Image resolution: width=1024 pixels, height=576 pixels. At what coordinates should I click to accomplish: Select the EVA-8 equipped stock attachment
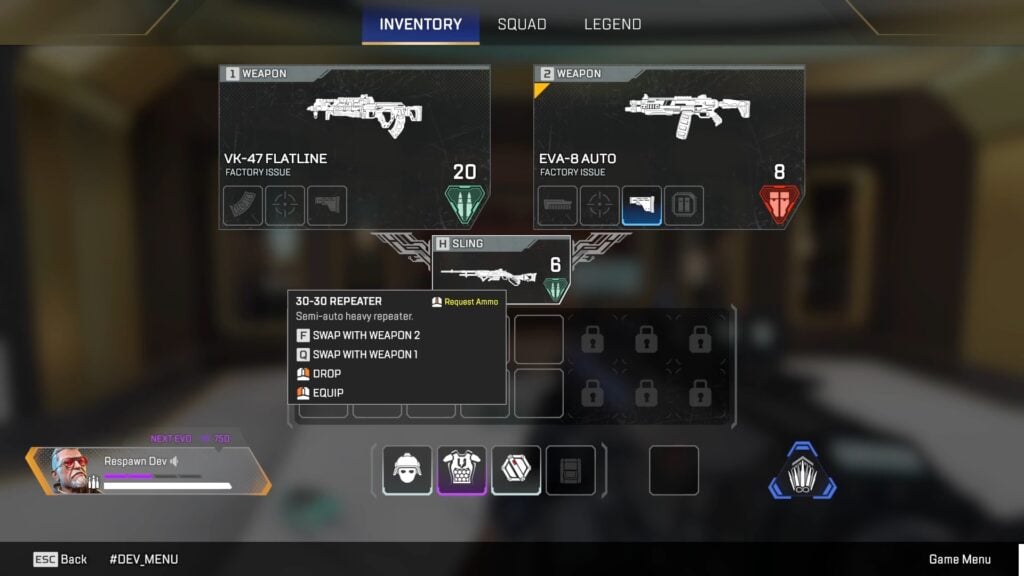tap(642, 206)
